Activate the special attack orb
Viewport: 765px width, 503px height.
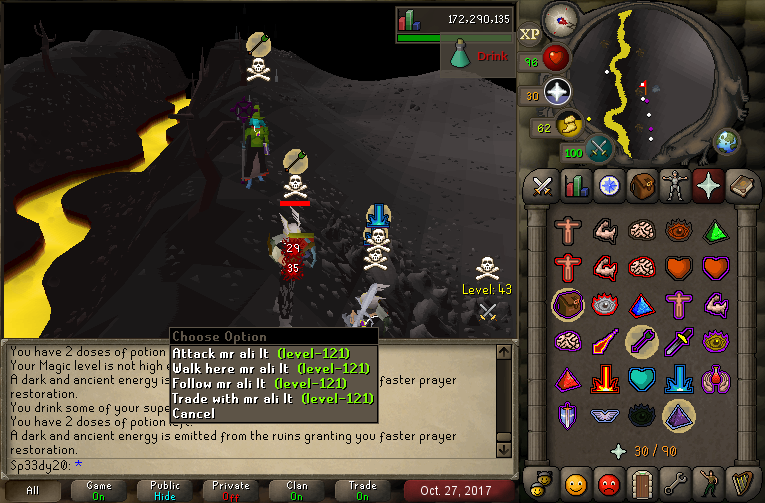pyautogui.click(x=601, y=150)
